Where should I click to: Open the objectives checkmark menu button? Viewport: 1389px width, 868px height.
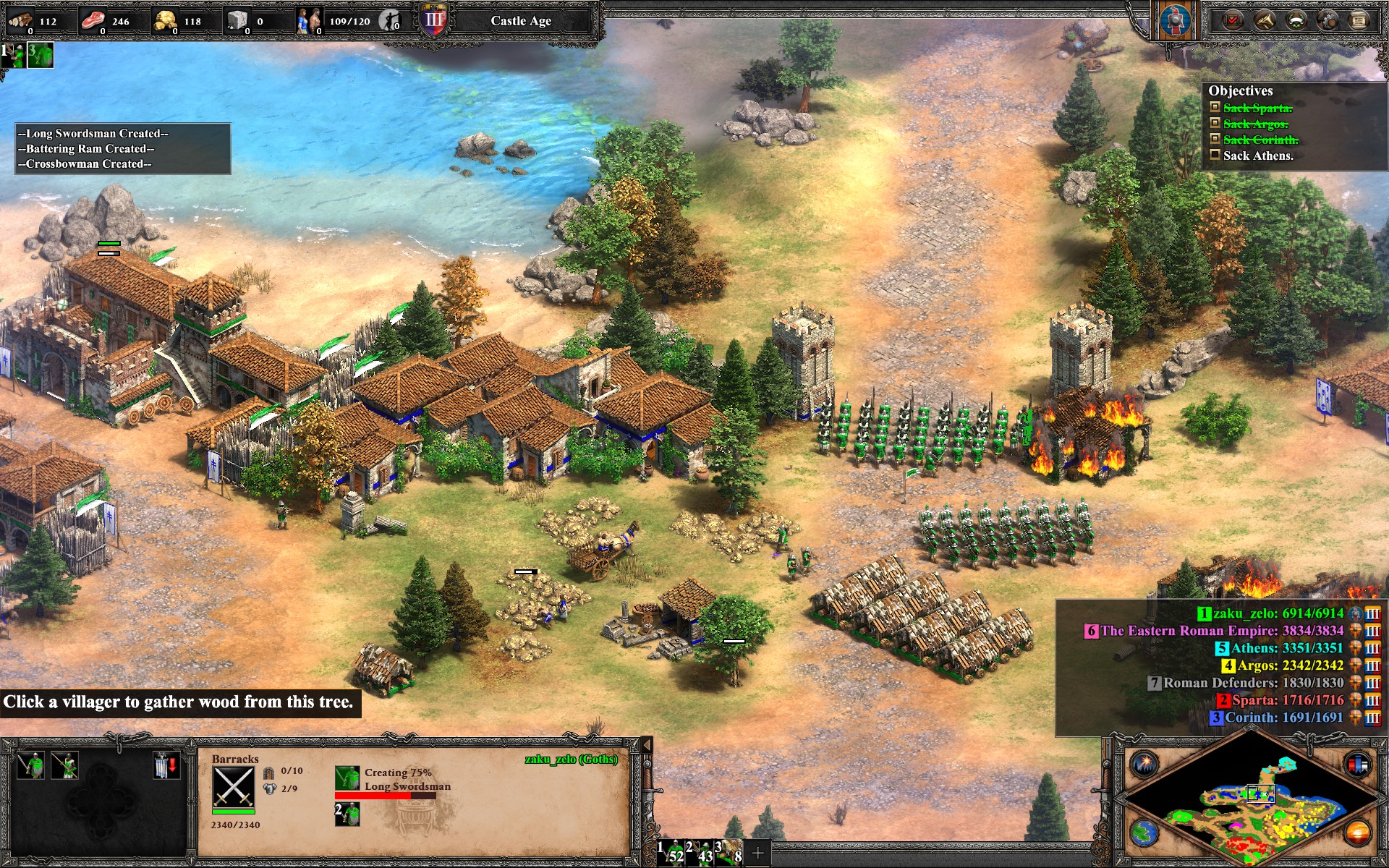[x=1233, y=20]
